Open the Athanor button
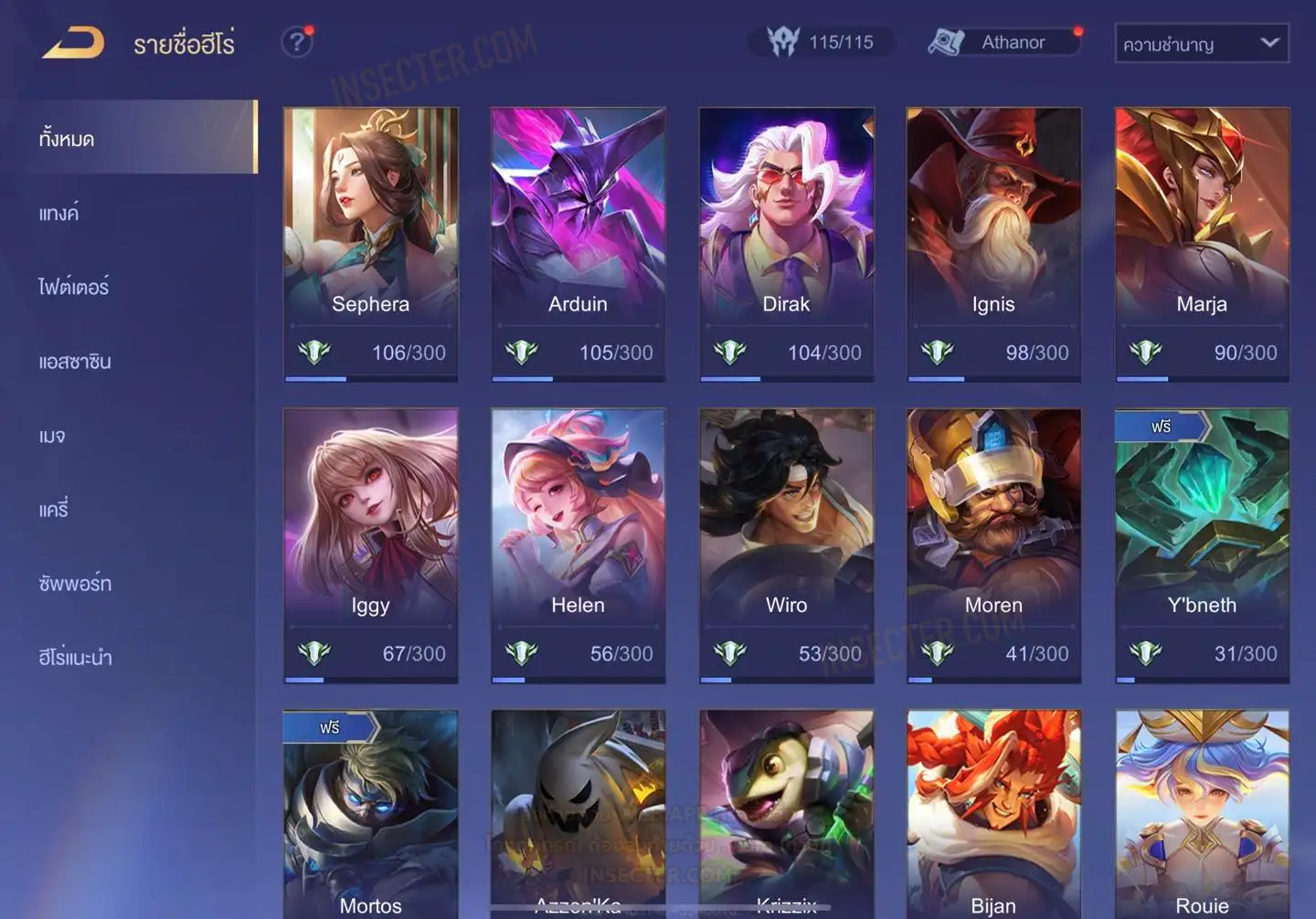The image size is (1316, 919). coord(1003,42)
